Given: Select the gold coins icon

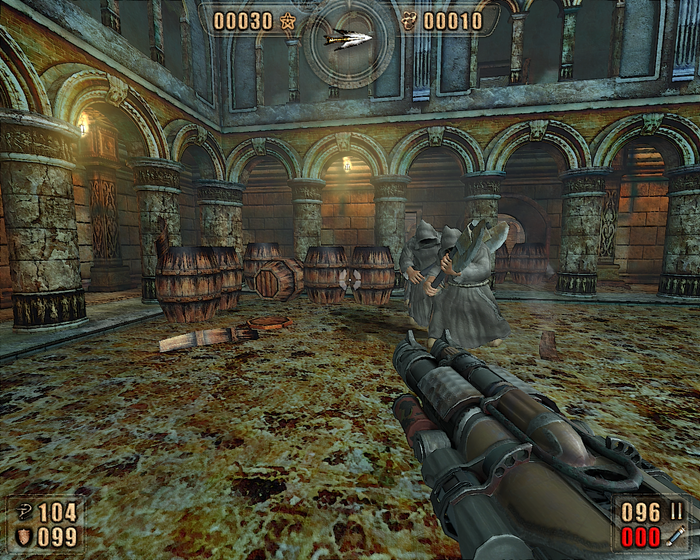Looking at the screenshot, I should pos(408,21).
